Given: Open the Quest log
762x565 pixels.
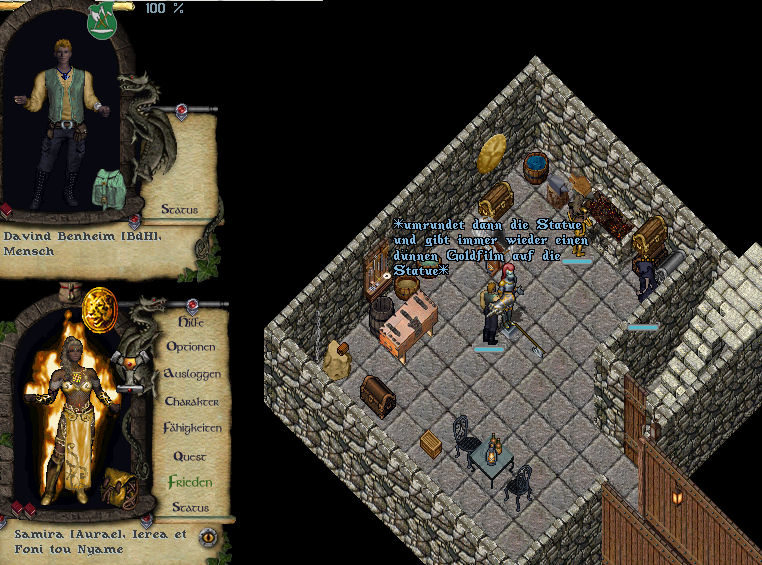Looking at the screenshot, I should [190, 455].
